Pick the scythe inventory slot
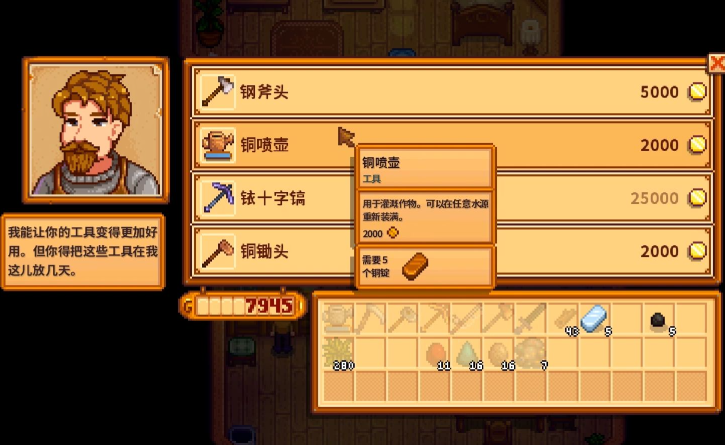The width and height of the screenshot is (725, 445). coord(370,320)
